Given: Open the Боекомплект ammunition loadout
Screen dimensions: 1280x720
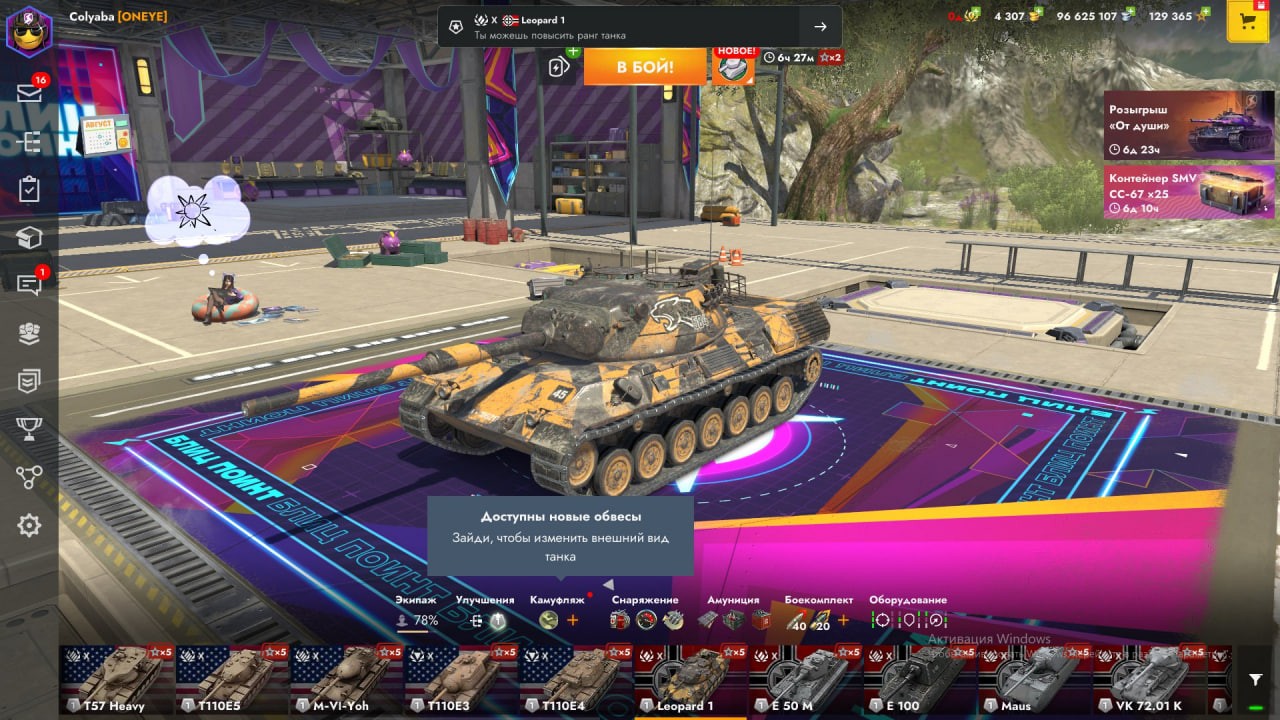Looking at the screenshot, I should 818,612.
